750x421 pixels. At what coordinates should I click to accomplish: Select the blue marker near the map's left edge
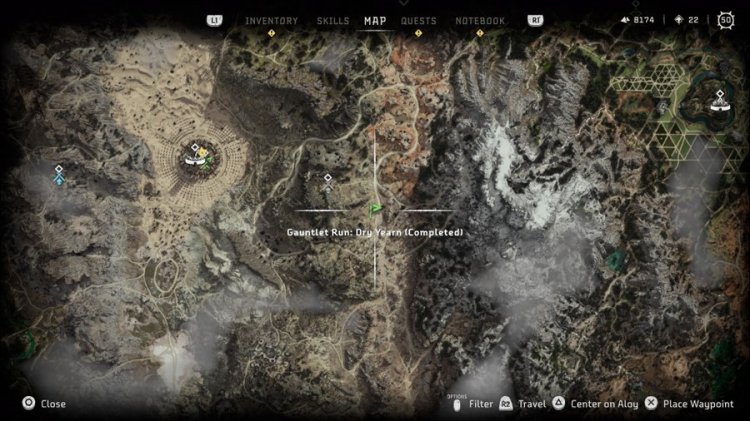[x=59, y=180]
